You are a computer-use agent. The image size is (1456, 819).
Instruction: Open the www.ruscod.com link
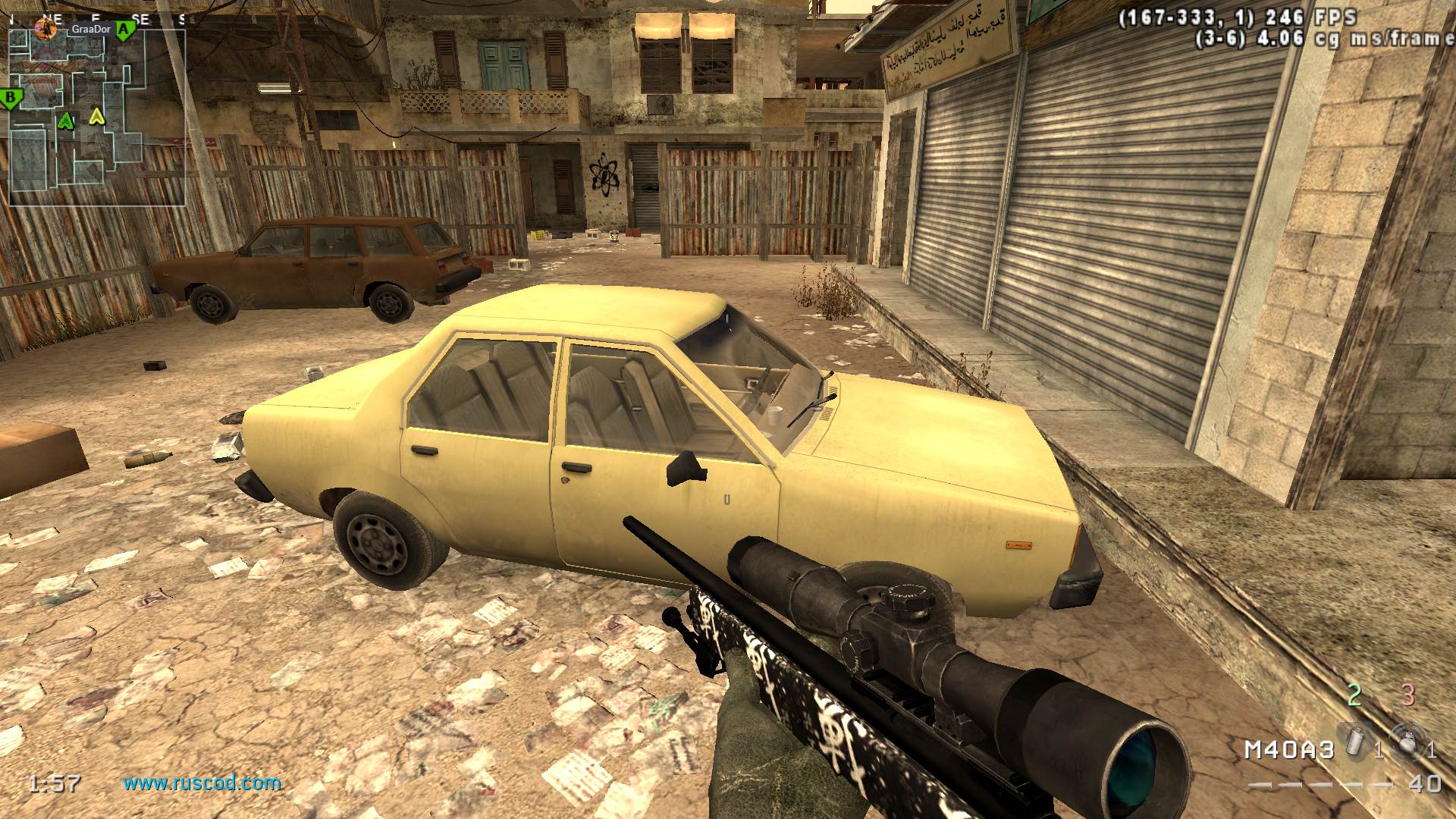tap(202, 783)
